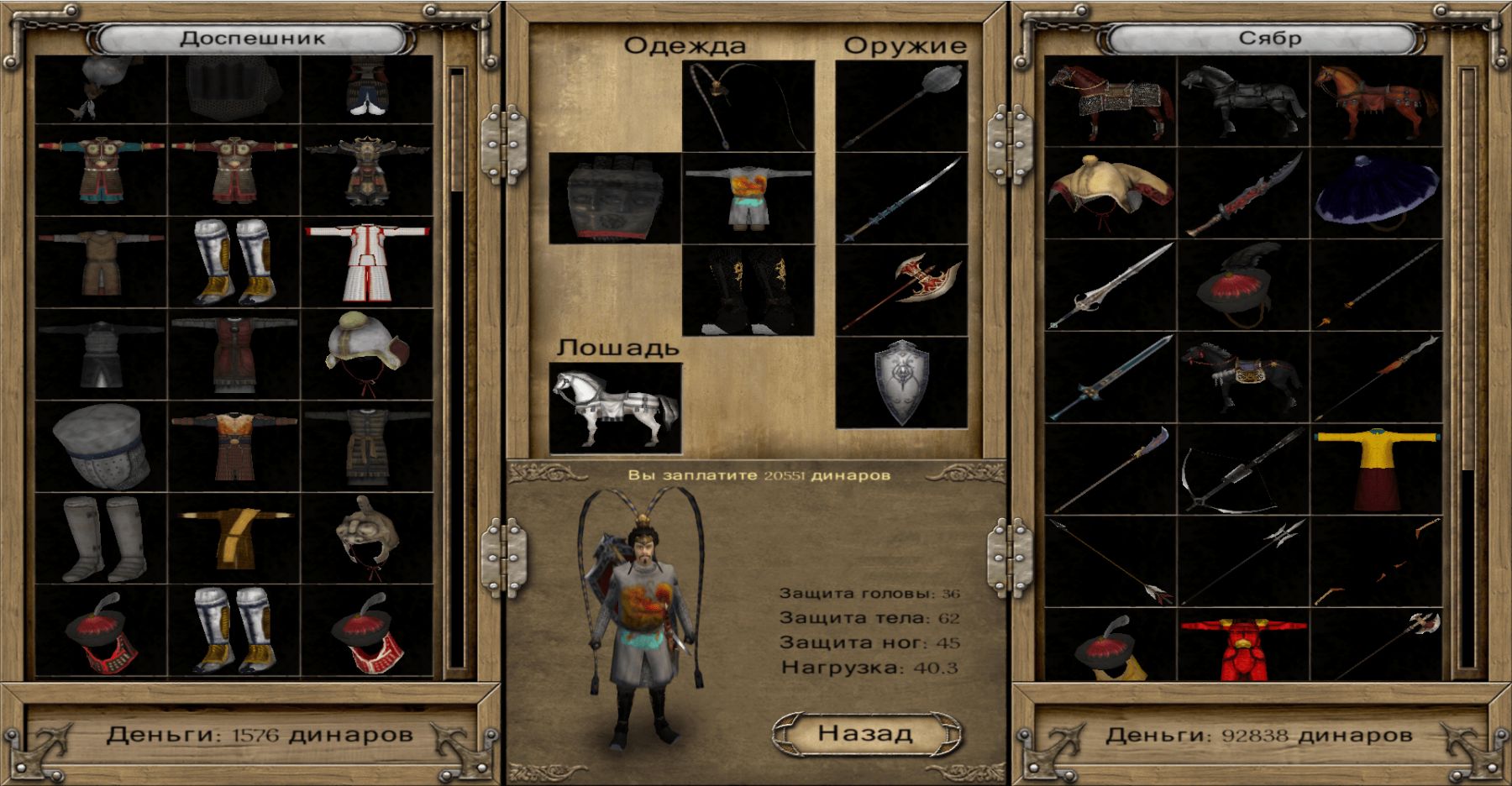Select the merchant's lion-face helmet
The height and width of the screenshot is (786, 1512).
click(367, 538)
